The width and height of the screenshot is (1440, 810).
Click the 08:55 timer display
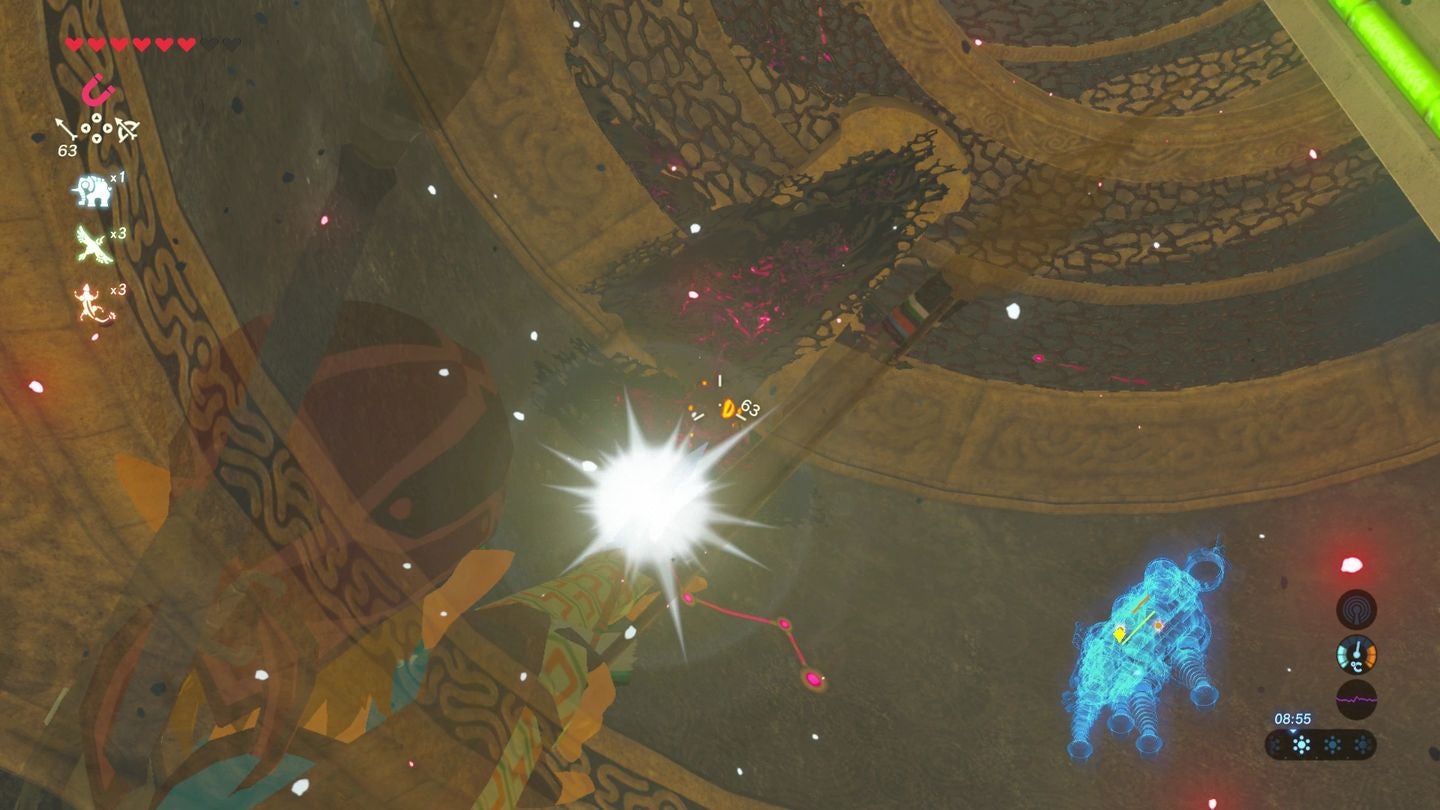pyautogui.click(x=1294, y=718)
